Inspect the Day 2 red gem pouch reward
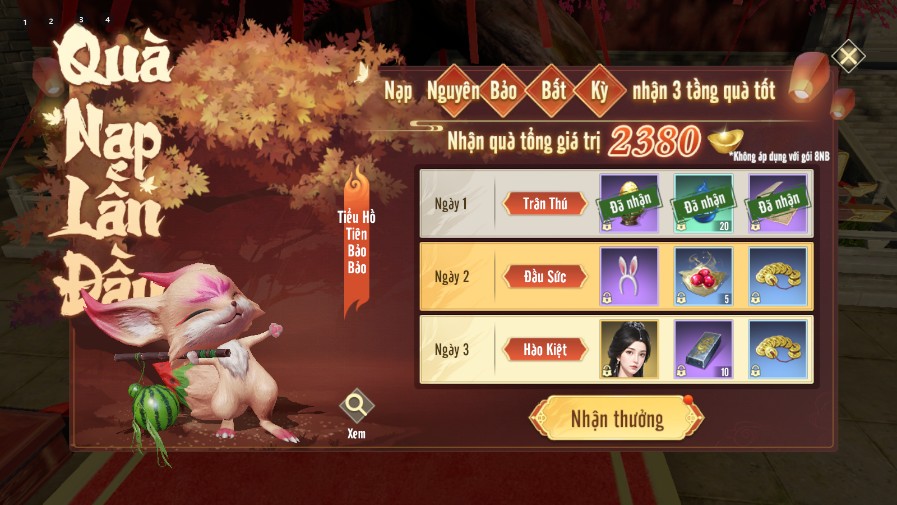 pyautogui.click(x=703, y=276)
